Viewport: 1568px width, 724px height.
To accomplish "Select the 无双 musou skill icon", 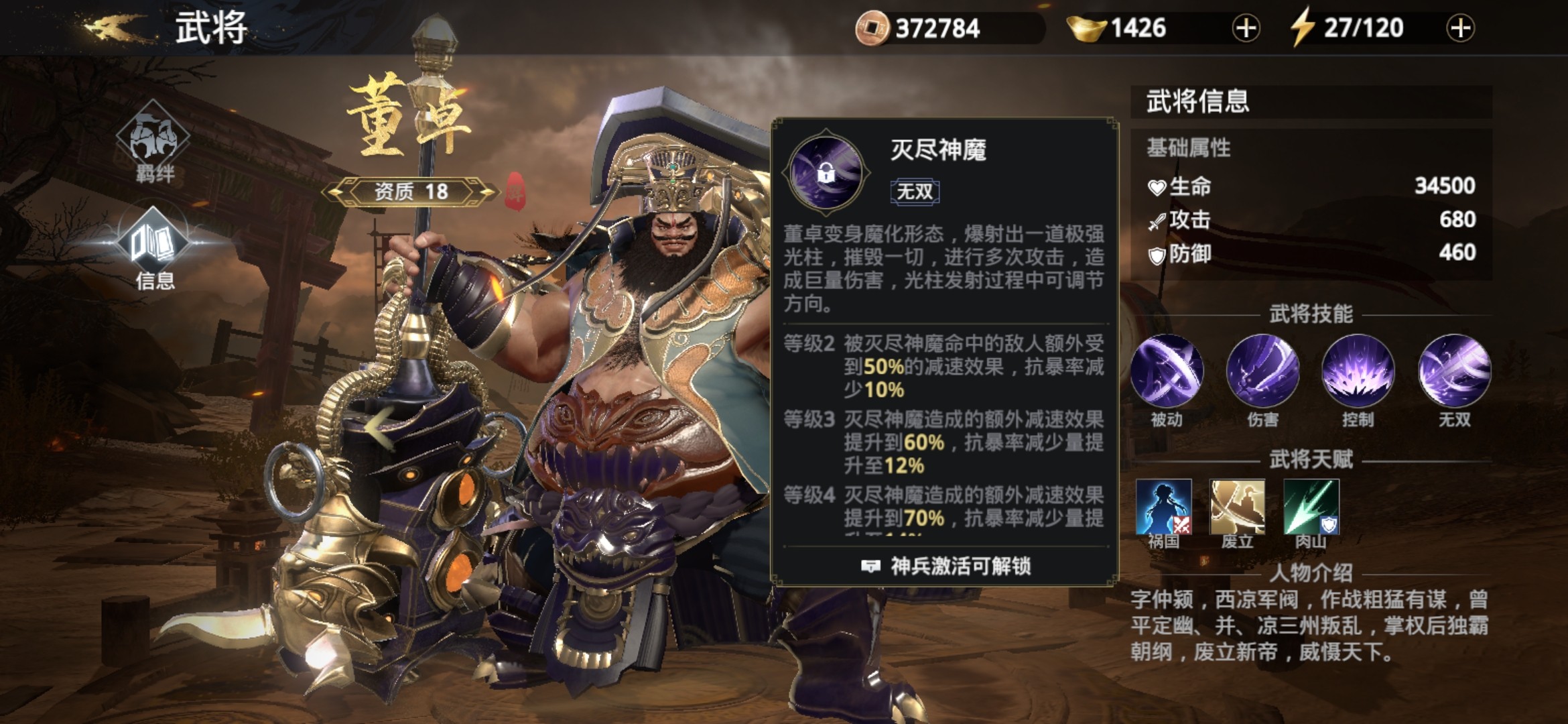I will pyautogui.click(x=1455, y=371).
